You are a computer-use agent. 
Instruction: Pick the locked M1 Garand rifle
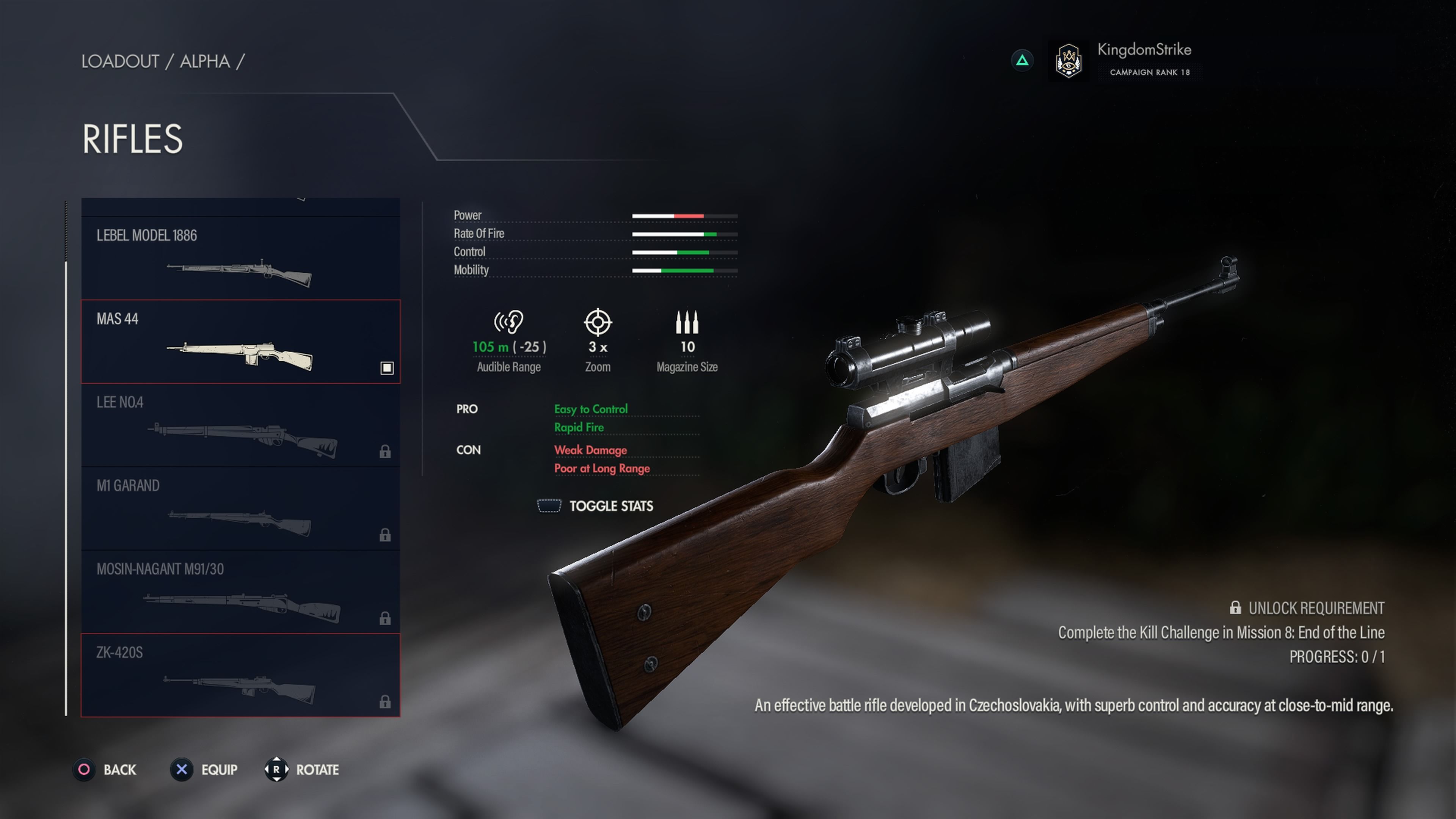240,508
